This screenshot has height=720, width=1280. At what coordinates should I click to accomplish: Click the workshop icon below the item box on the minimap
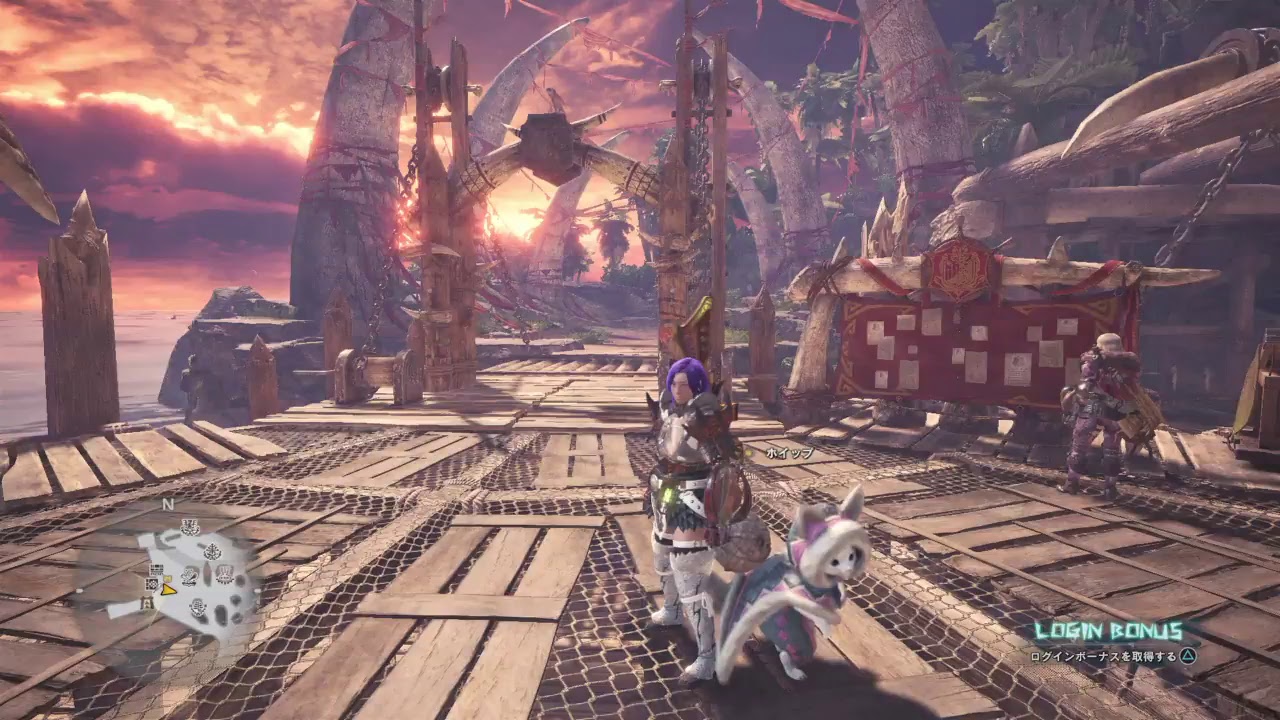[152, 584]
